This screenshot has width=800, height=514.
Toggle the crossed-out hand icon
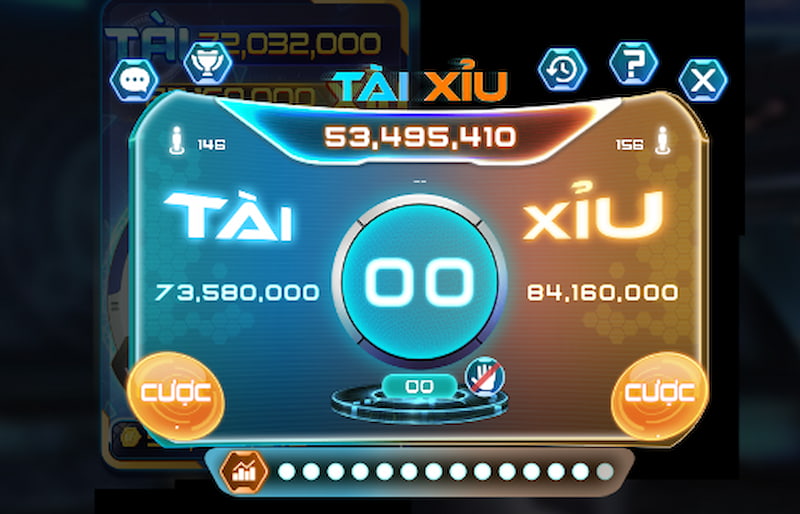485,377
